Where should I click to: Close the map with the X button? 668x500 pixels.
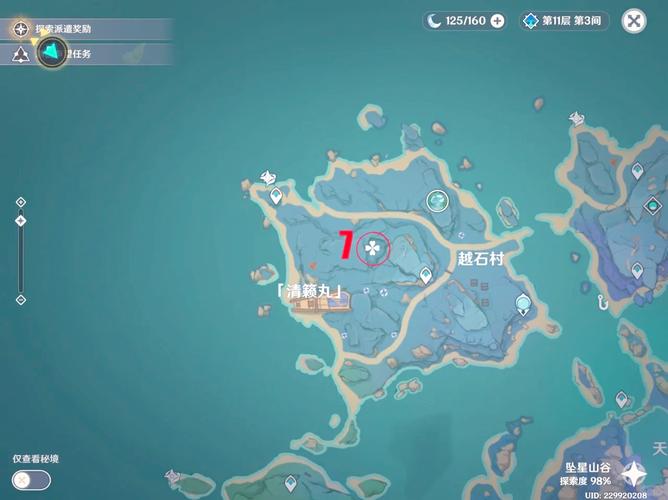click(x=634, y=20)
